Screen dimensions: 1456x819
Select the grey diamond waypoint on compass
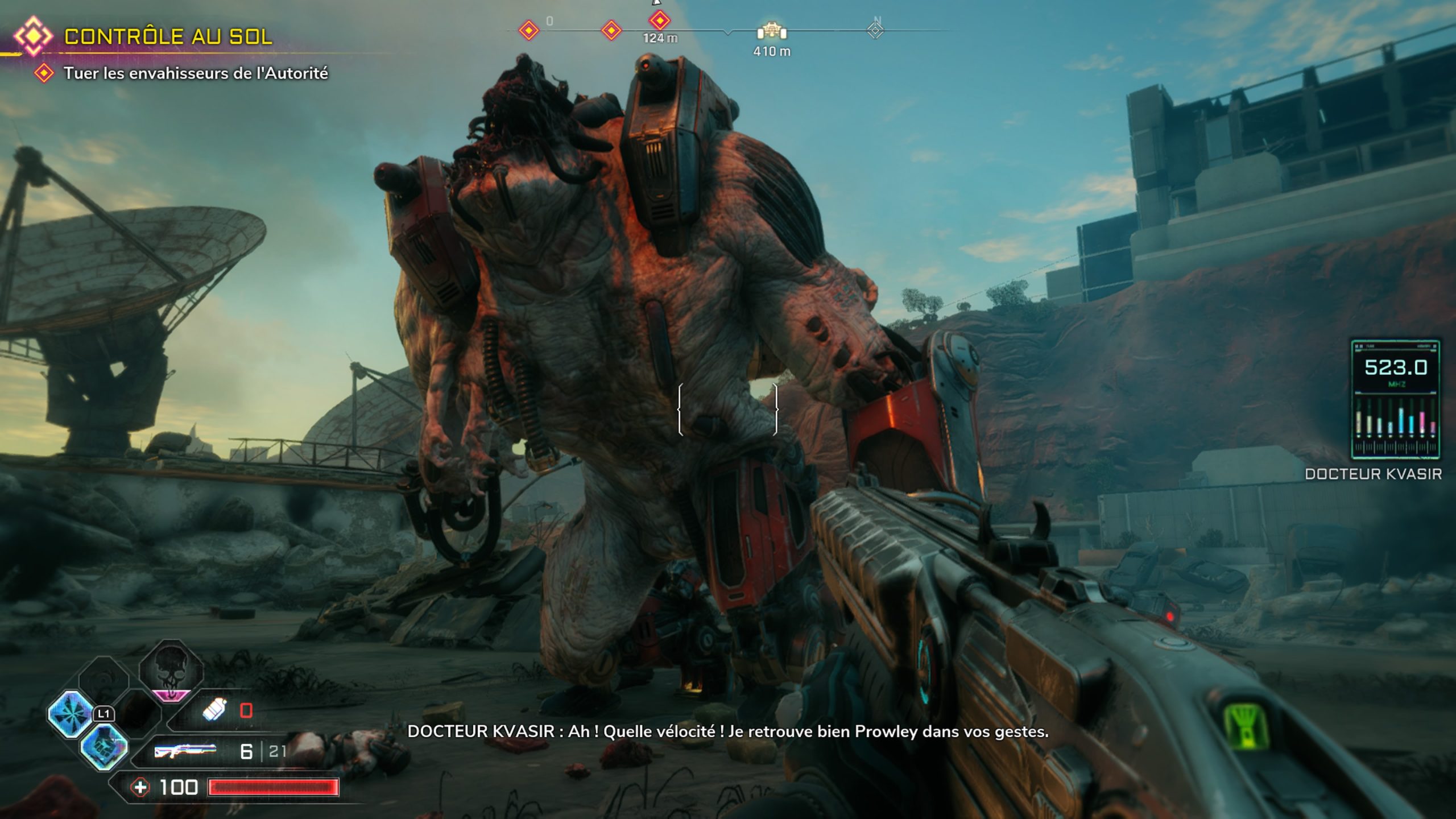875,30
